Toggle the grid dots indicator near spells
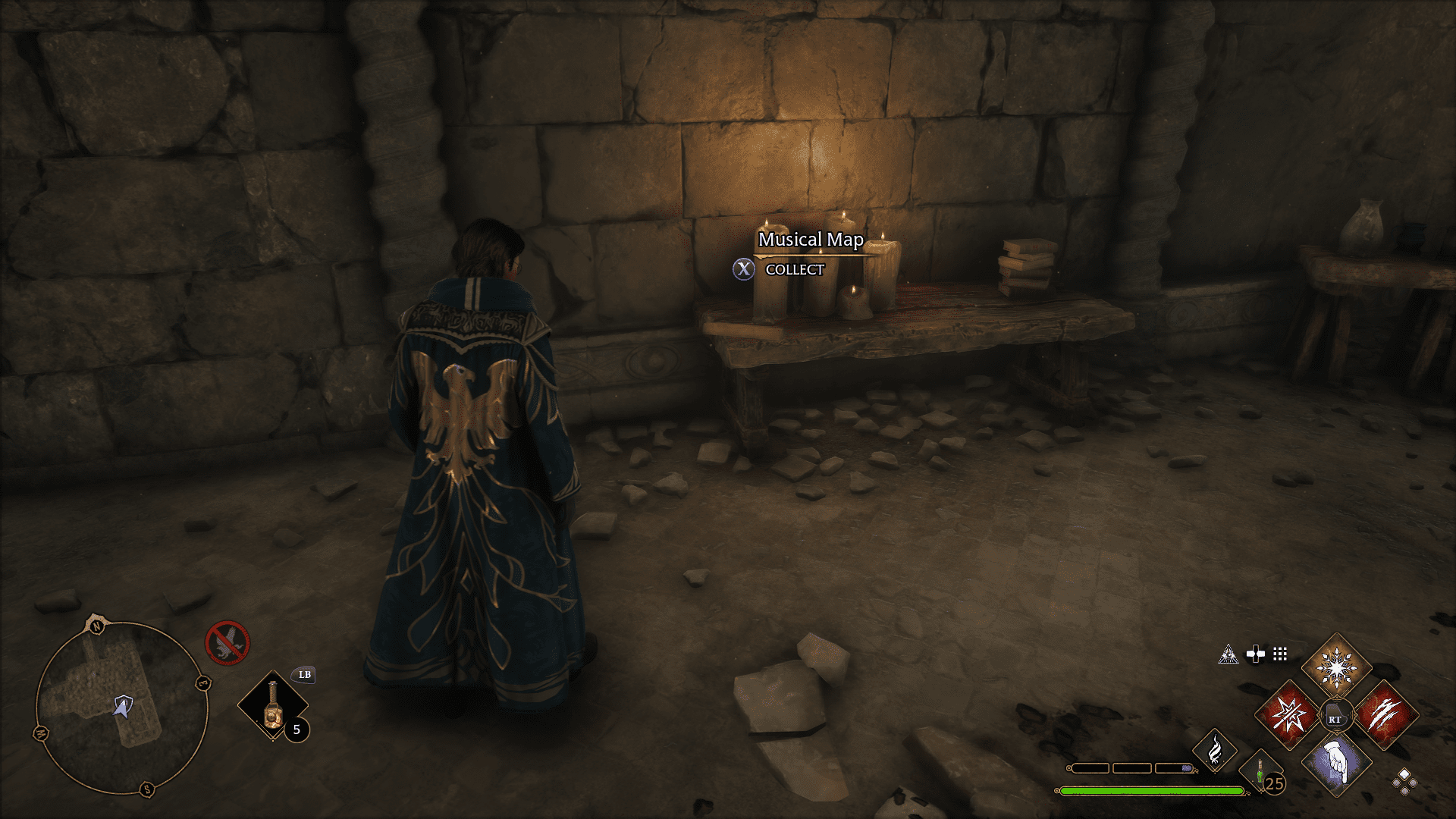The height and width of the screenshot is (819, 1456). coord(1280,654)
